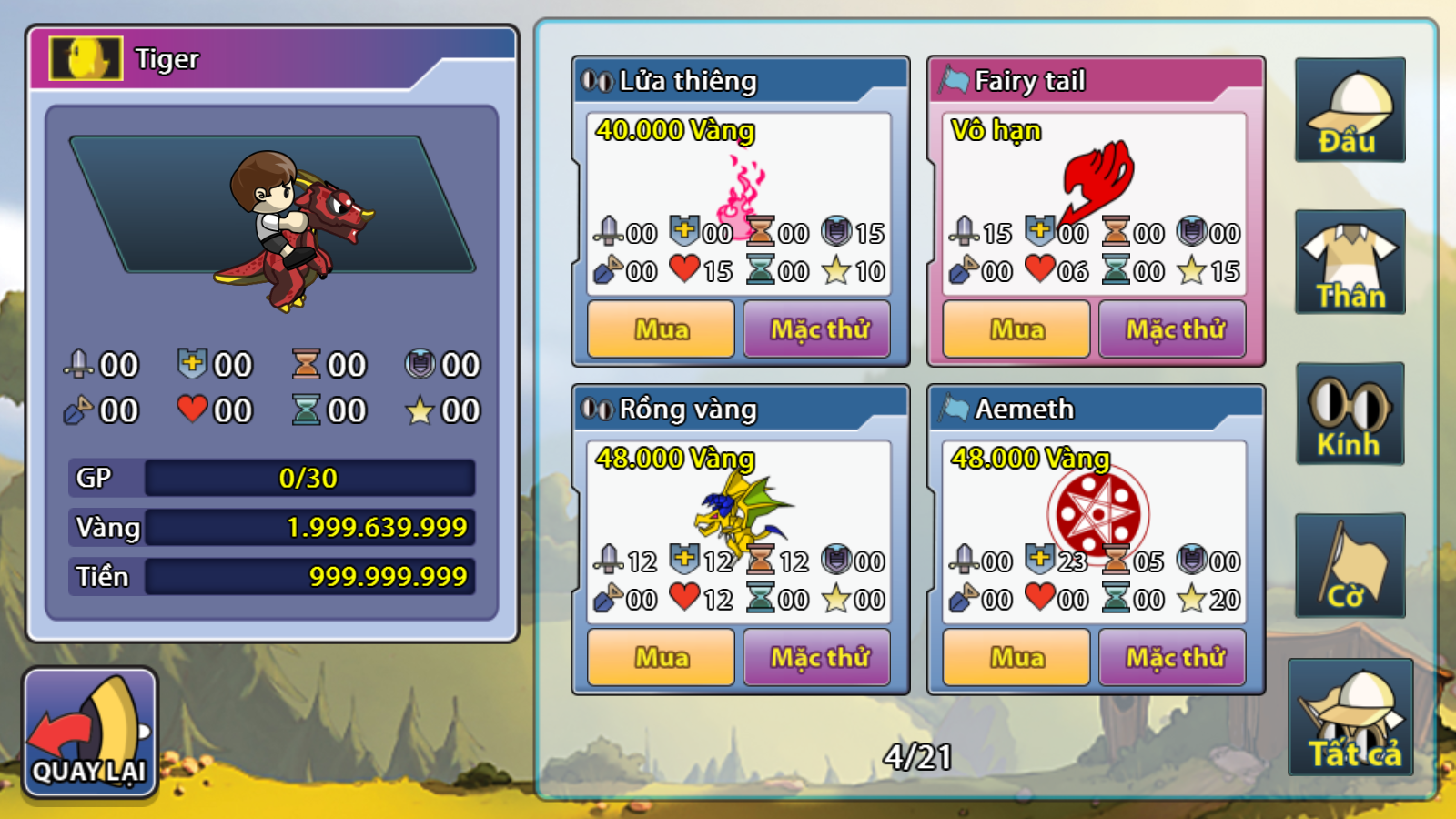
Task: Go back with the QUAY LẠI button
Action: pos(90,733)
